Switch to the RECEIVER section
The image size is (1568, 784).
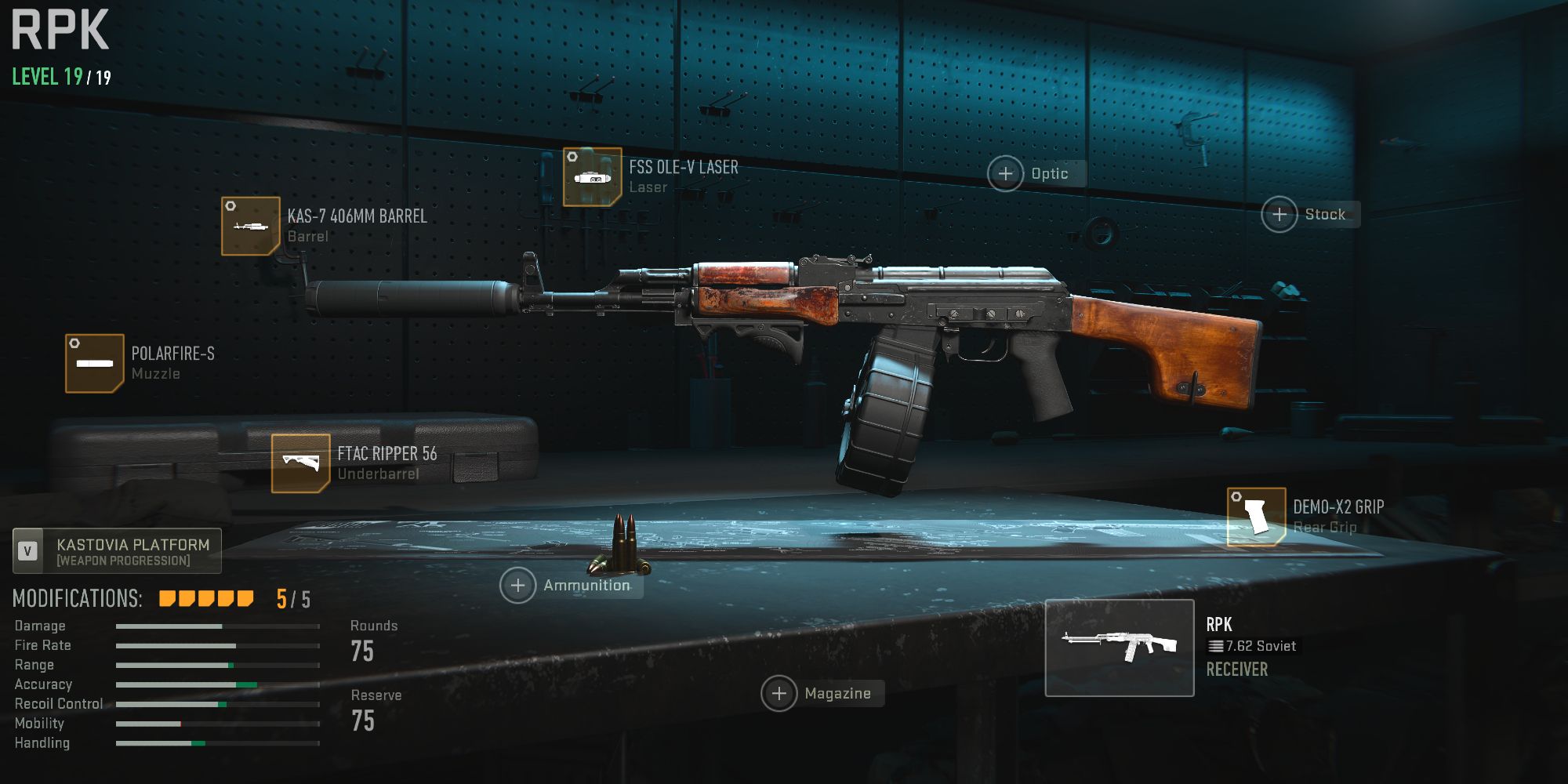pos(1237,670)
